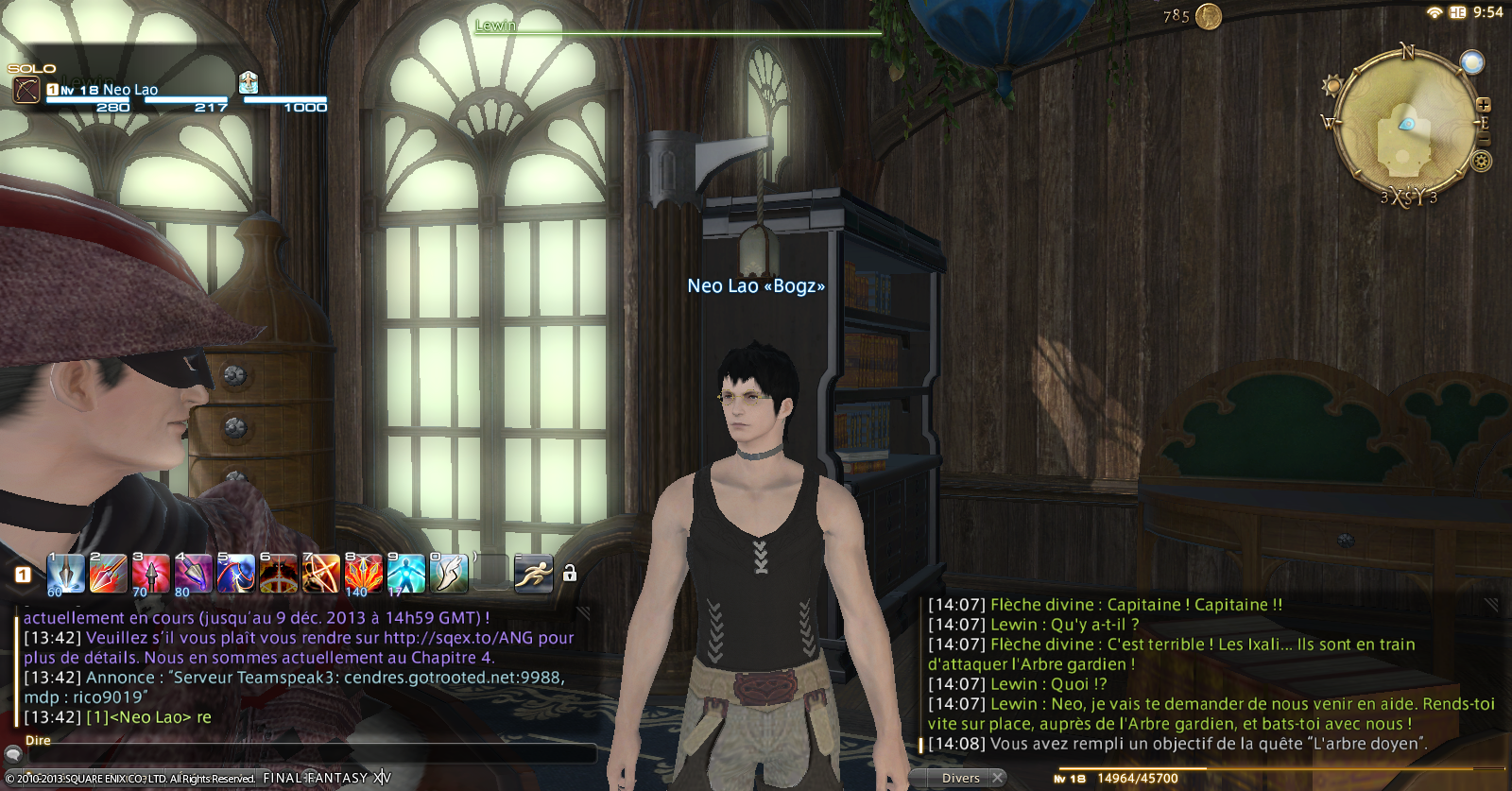Zoom out the minimap with minus button
1512x791 pixels.
click(x=1484, y=141)
